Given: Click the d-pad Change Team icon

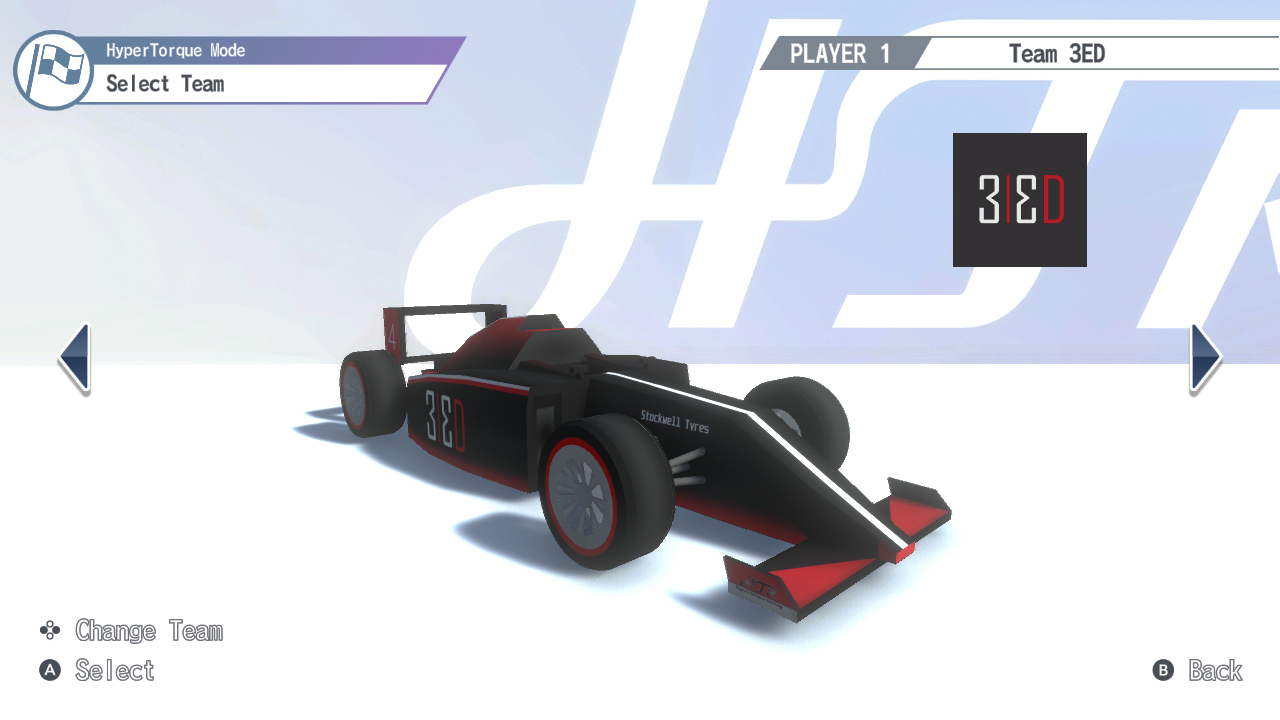Looking at the screenshot, I should coord(48,631).
